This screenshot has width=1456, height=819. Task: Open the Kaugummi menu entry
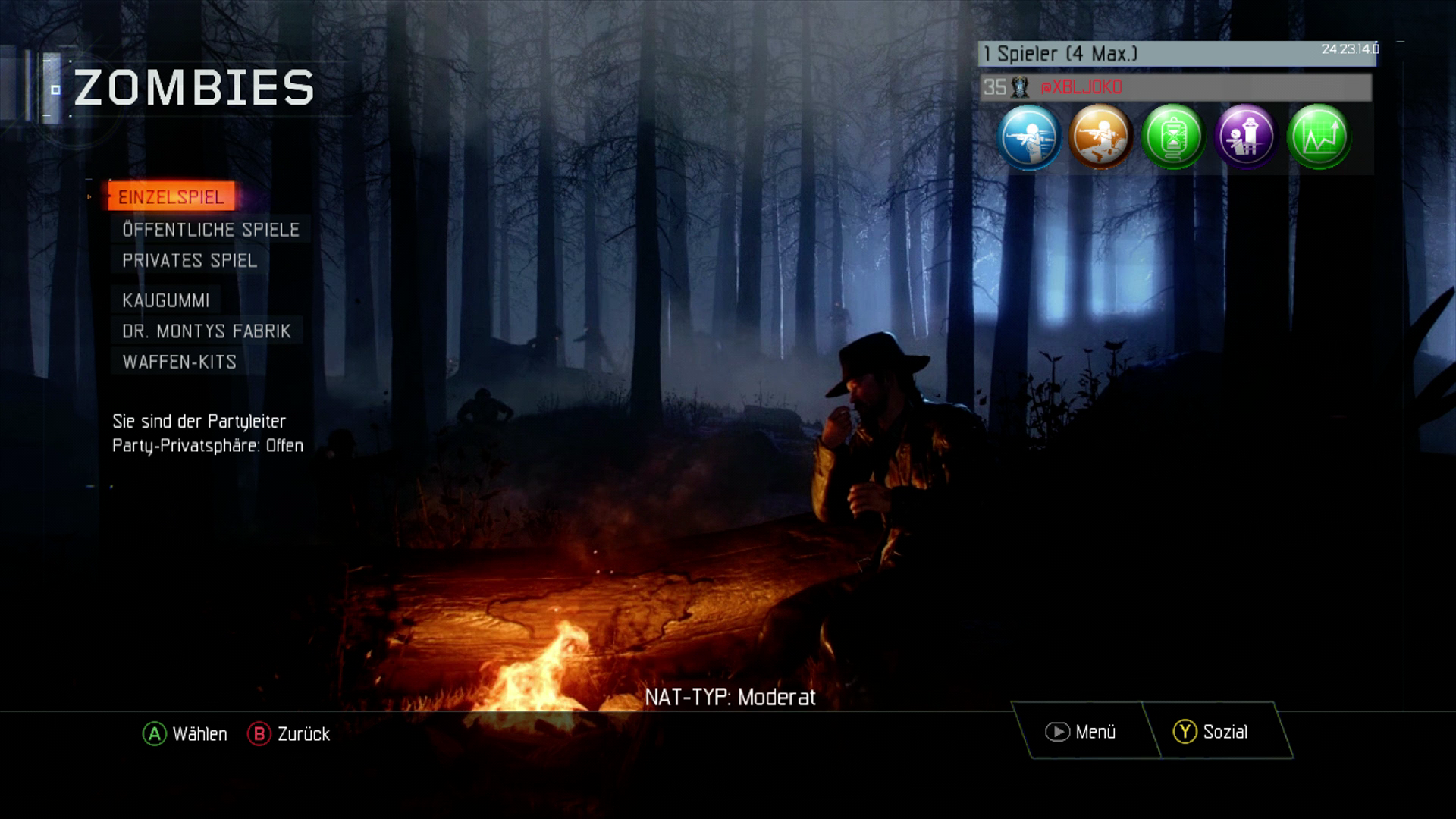(x=166, y=300)
